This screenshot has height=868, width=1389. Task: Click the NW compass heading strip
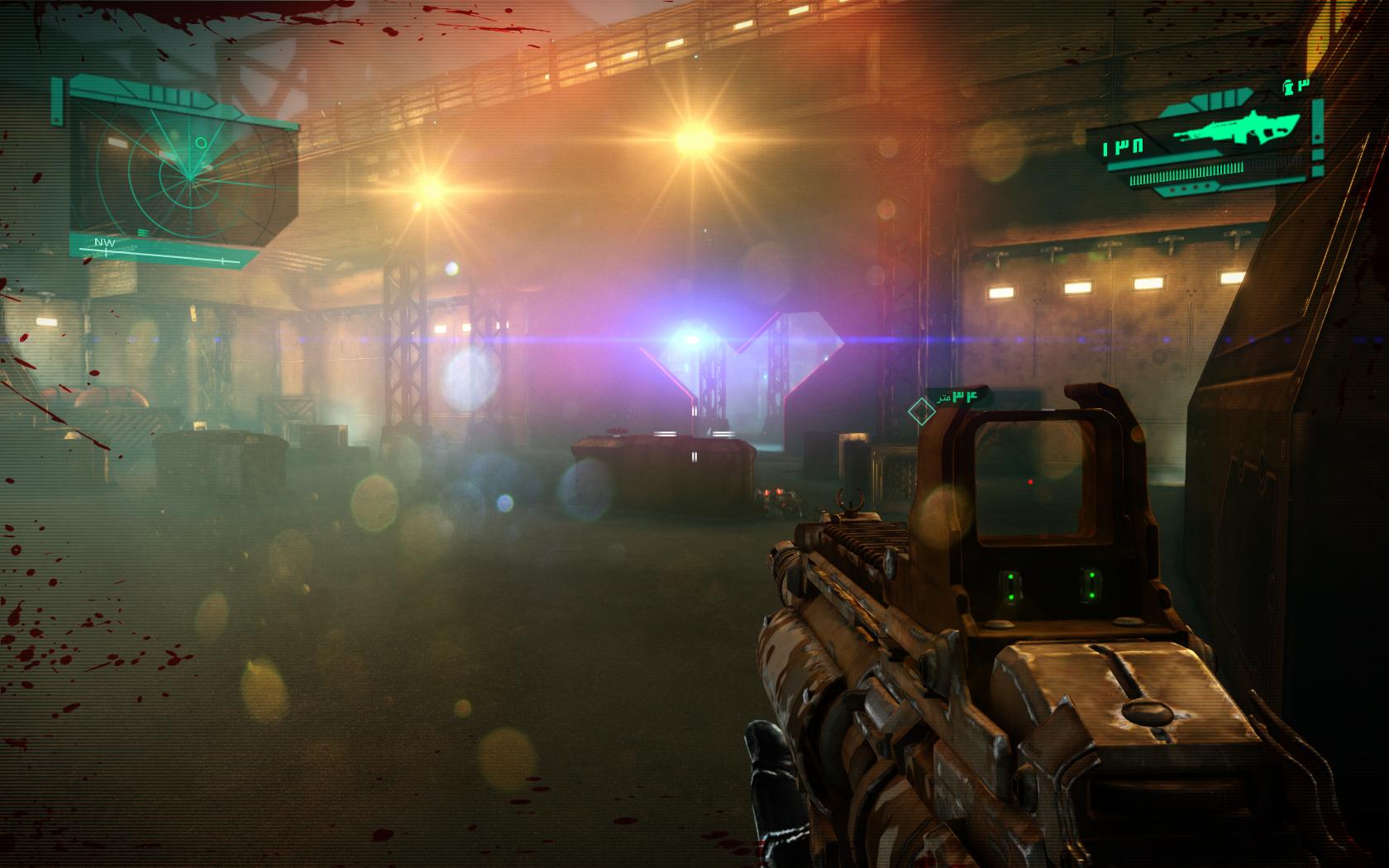tap(157, 250)
